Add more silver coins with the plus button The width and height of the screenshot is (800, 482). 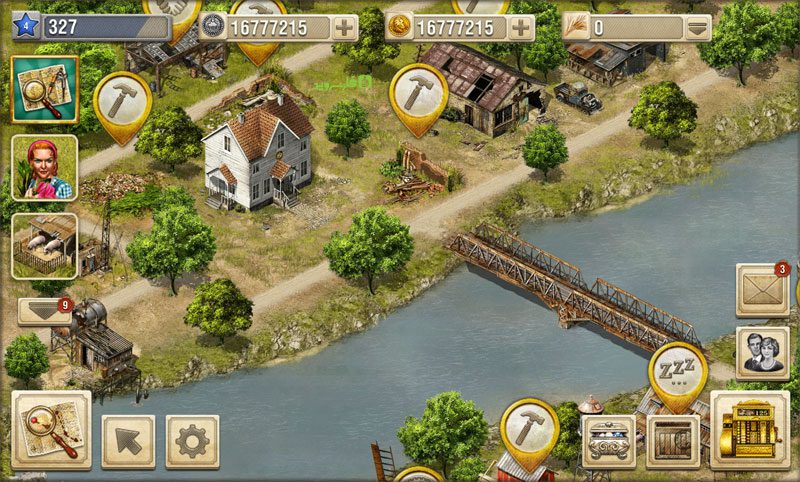[344, 27]
